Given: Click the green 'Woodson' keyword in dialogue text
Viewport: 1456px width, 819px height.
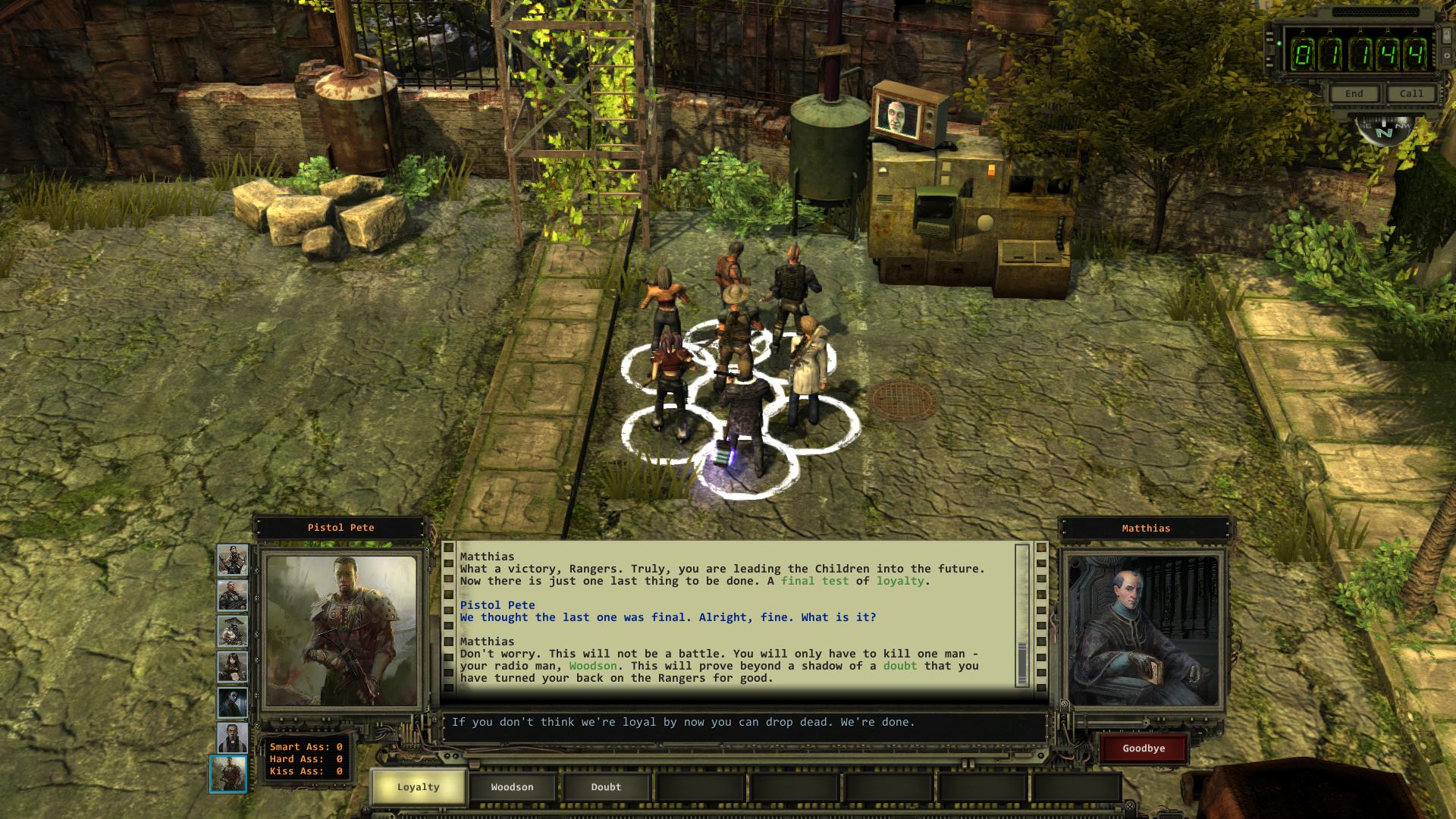Looking at the screenshot, I should click(592, 666).
